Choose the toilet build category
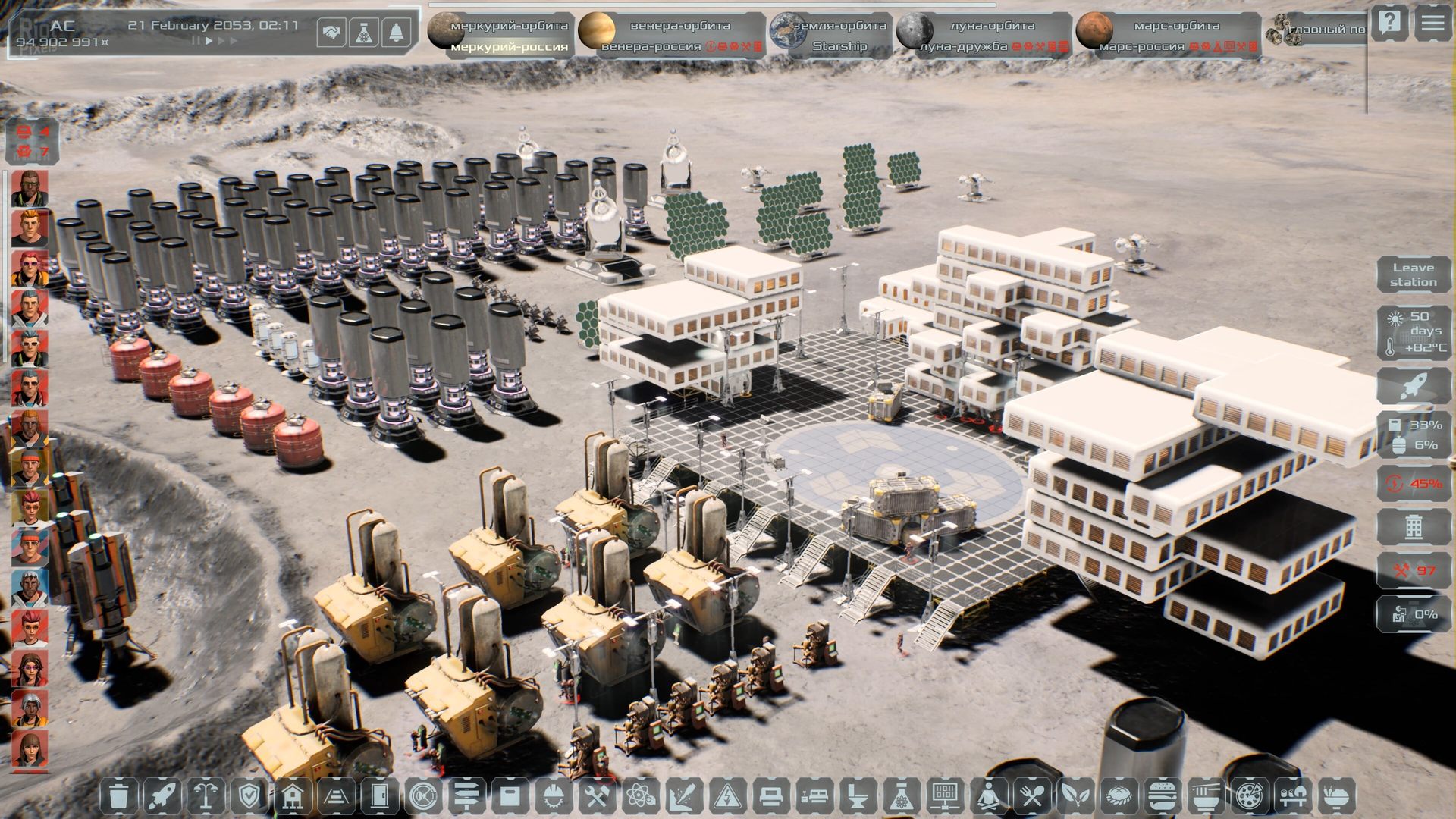The height and width of the screenshot is (819, 1456). 858,797
